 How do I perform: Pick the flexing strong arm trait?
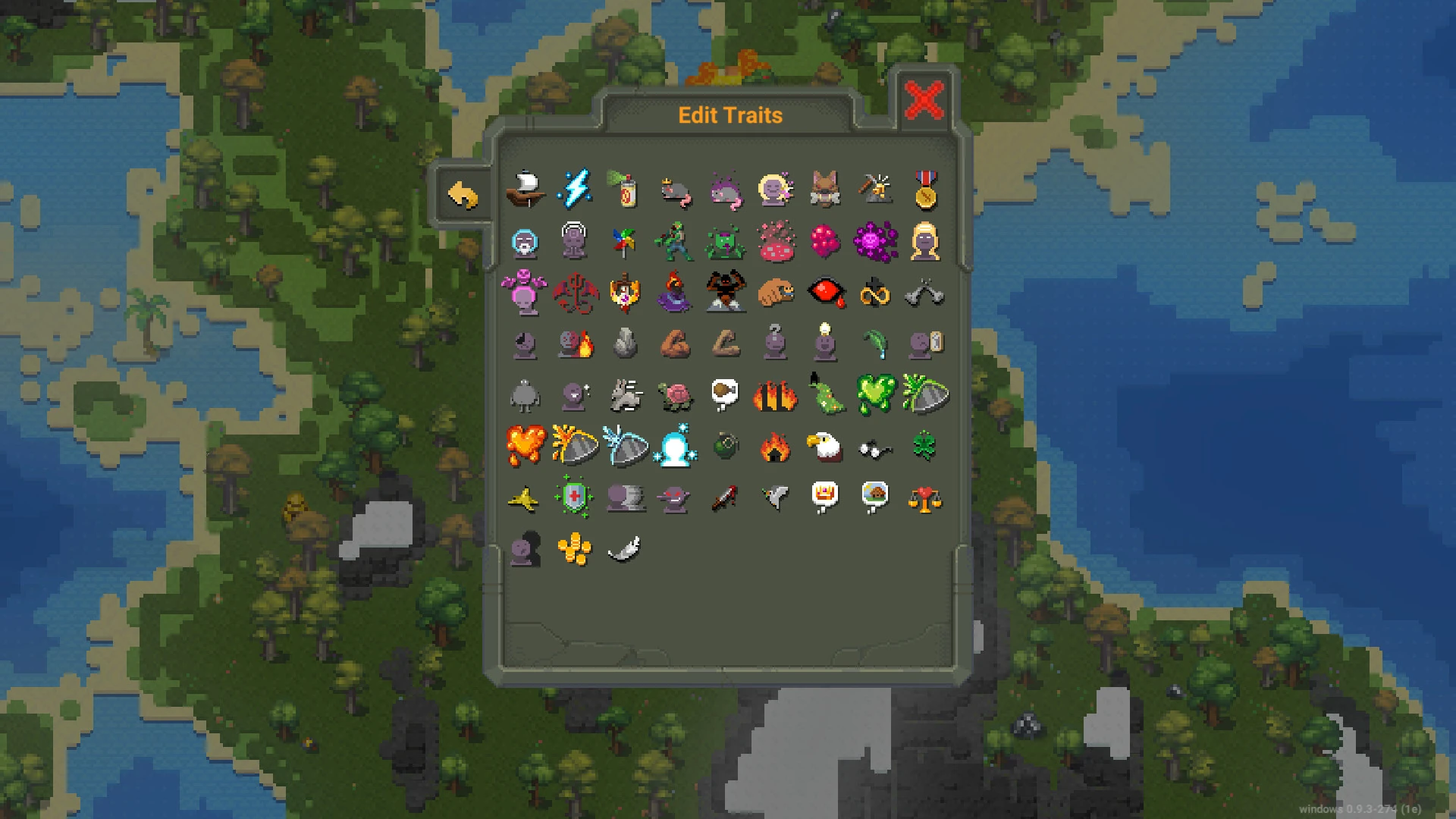[x=675, y=344]
